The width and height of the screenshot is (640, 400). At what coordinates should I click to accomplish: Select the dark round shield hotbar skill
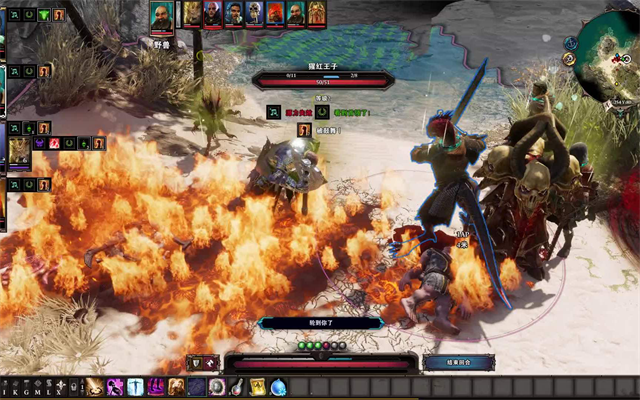click(217, 387)
